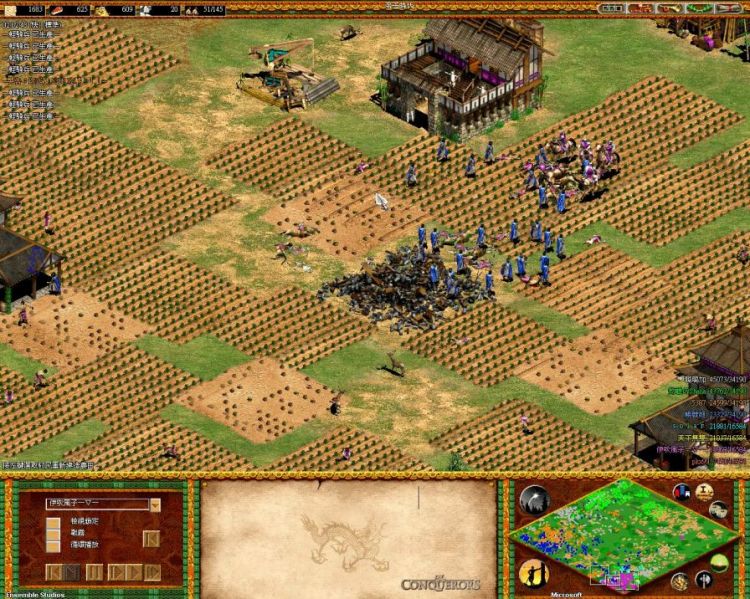Switch minimap to normal terrain mode

point(719,562)
